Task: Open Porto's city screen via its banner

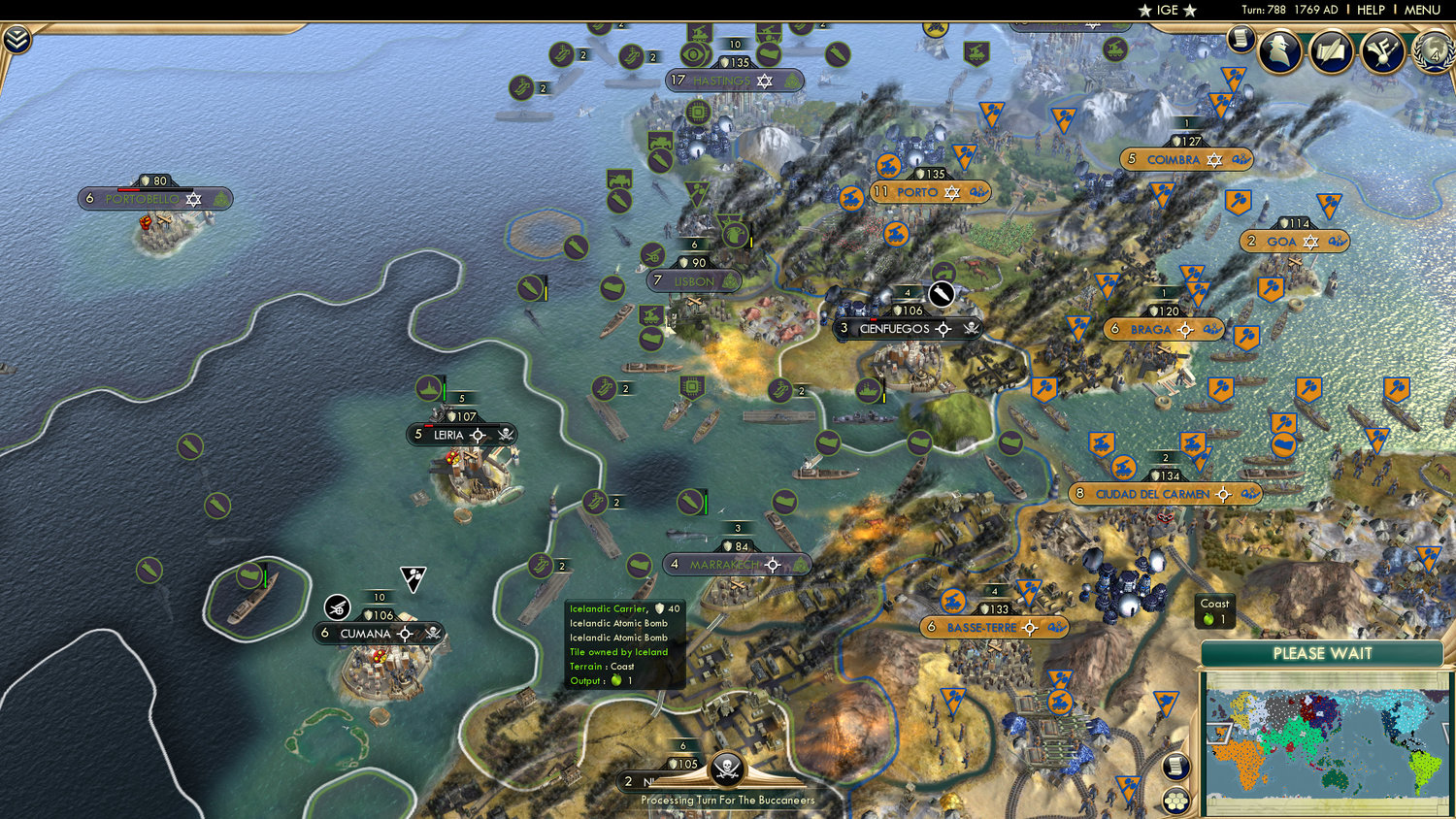Action: [916, 192]
